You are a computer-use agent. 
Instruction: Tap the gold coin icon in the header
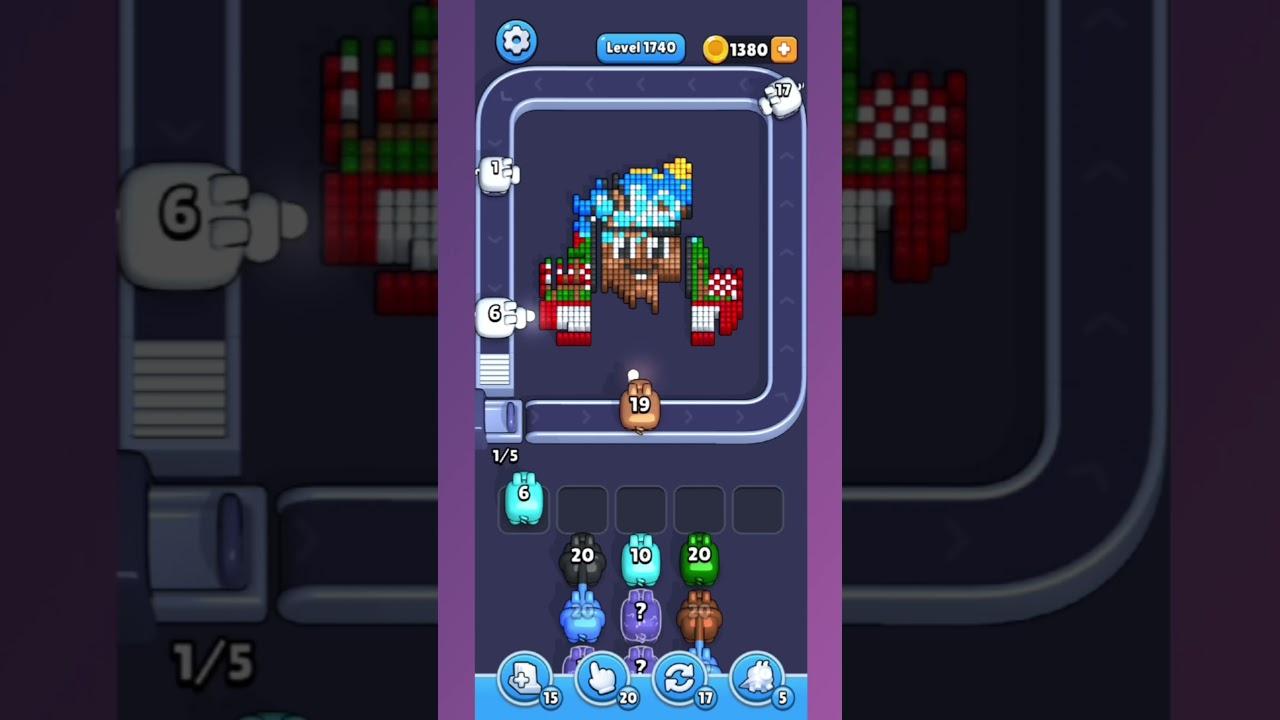(715, 48)
